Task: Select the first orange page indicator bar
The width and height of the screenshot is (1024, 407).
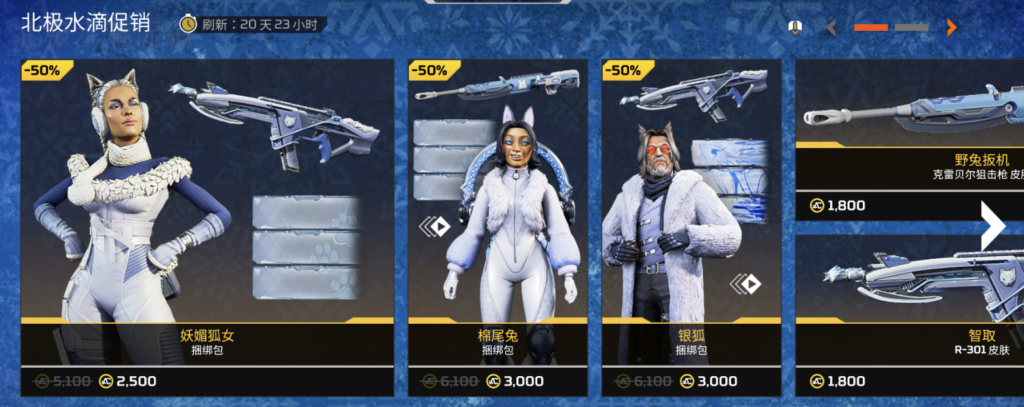Action: coord(871,28)
